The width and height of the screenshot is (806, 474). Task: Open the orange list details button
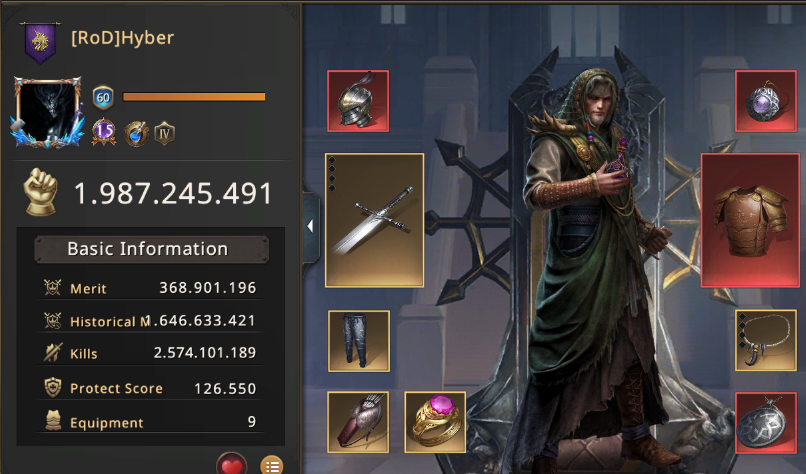(x=271, y=465)
